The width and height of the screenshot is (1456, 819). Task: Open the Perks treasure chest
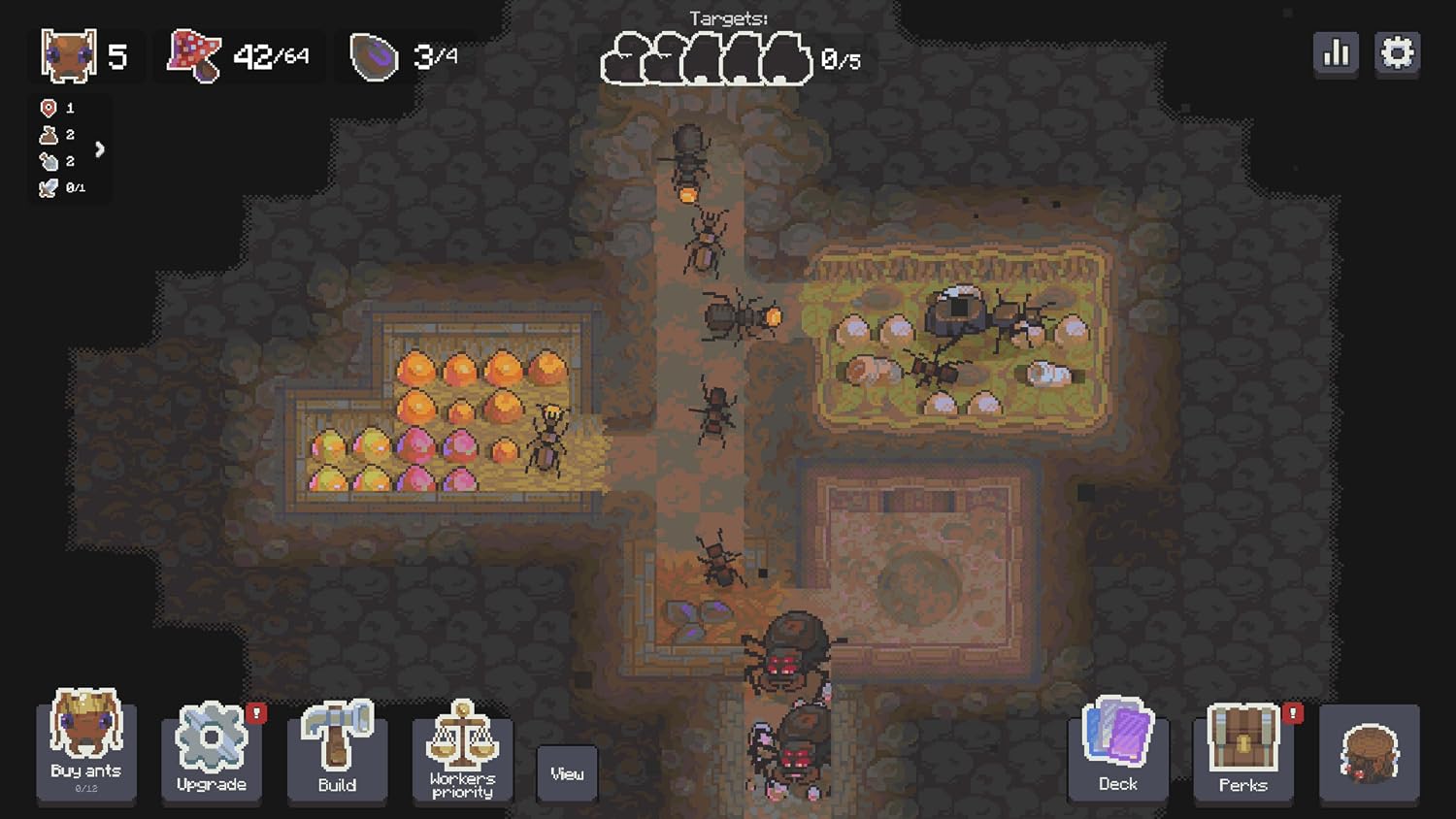[x=1242, y=752]
